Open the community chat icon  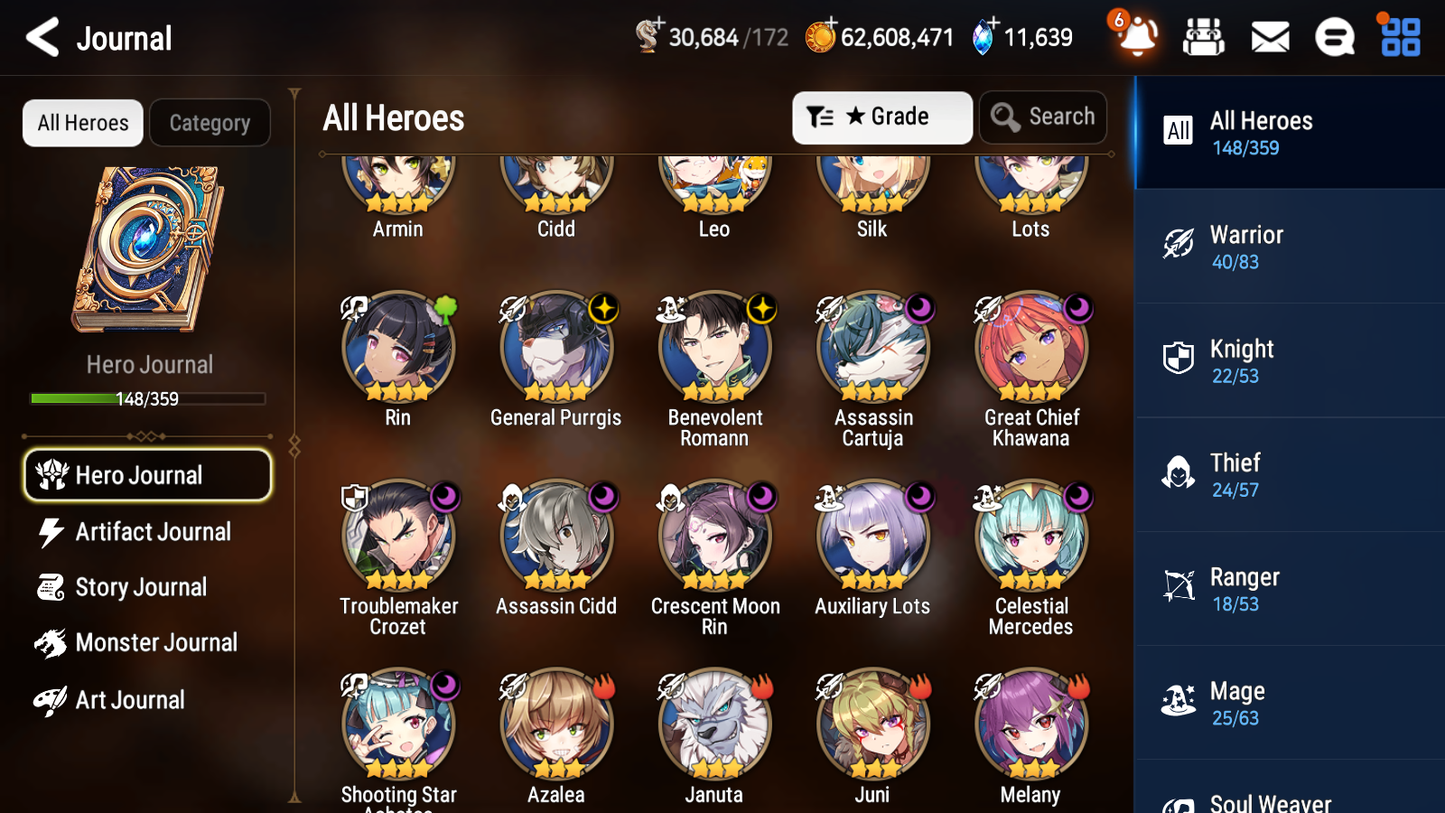click(x=1334, y=36)
